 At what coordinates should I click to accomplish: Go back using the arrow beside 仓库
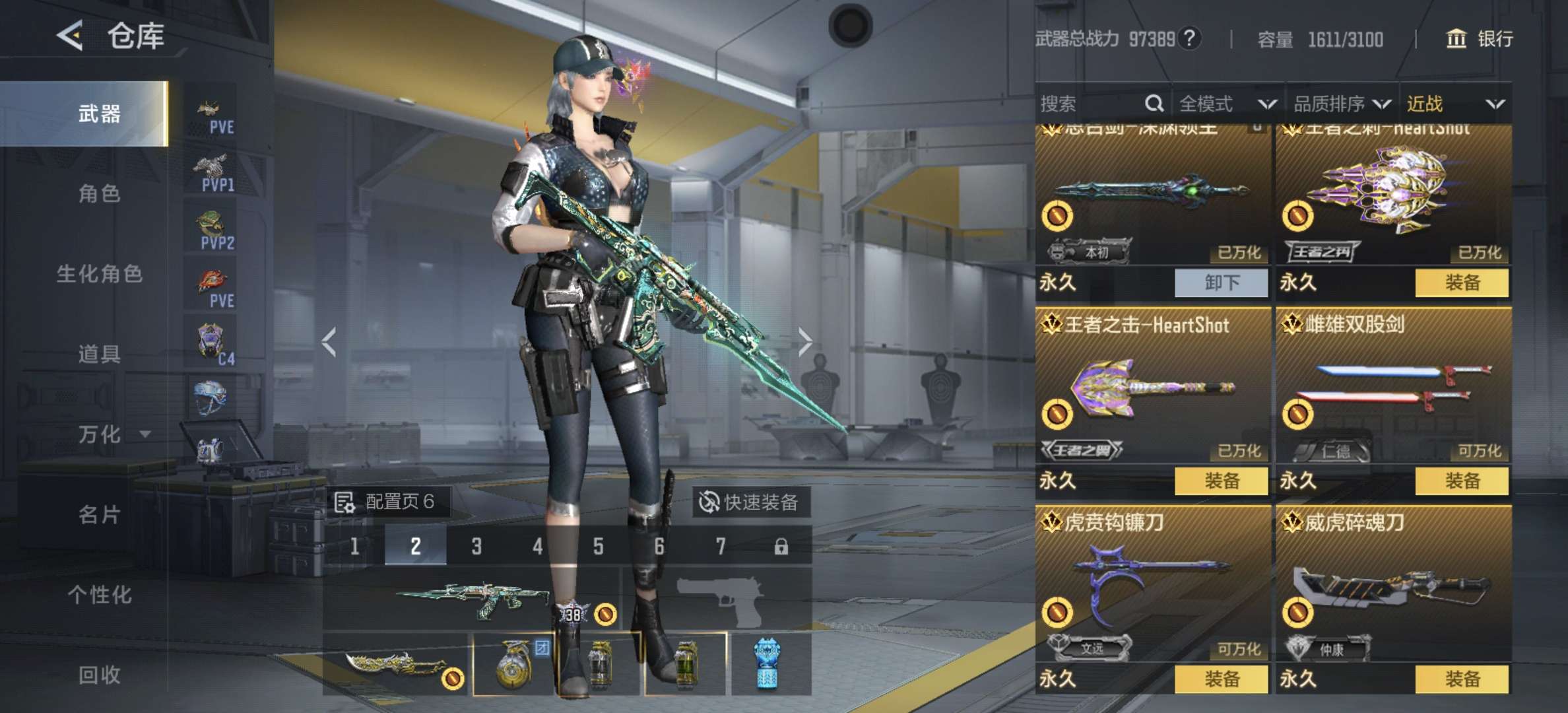[x=71, y=35]
